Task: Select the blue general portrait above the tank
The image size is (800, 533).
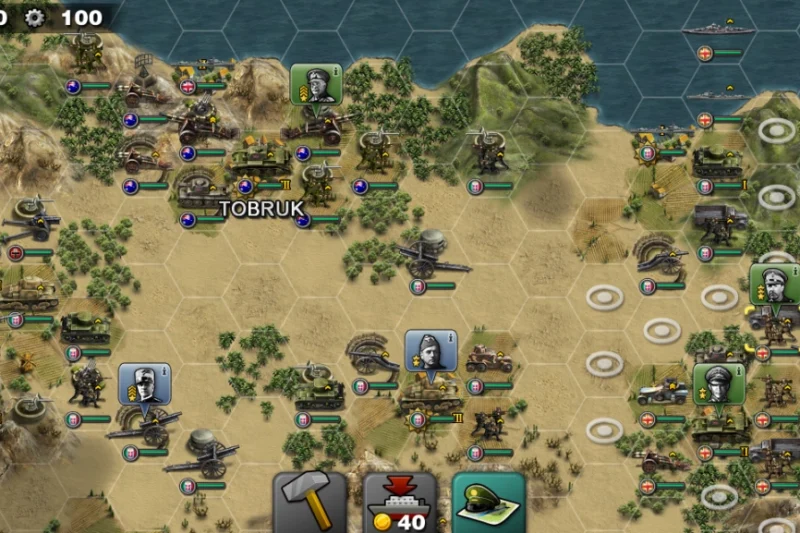Action: coord(431,352)
